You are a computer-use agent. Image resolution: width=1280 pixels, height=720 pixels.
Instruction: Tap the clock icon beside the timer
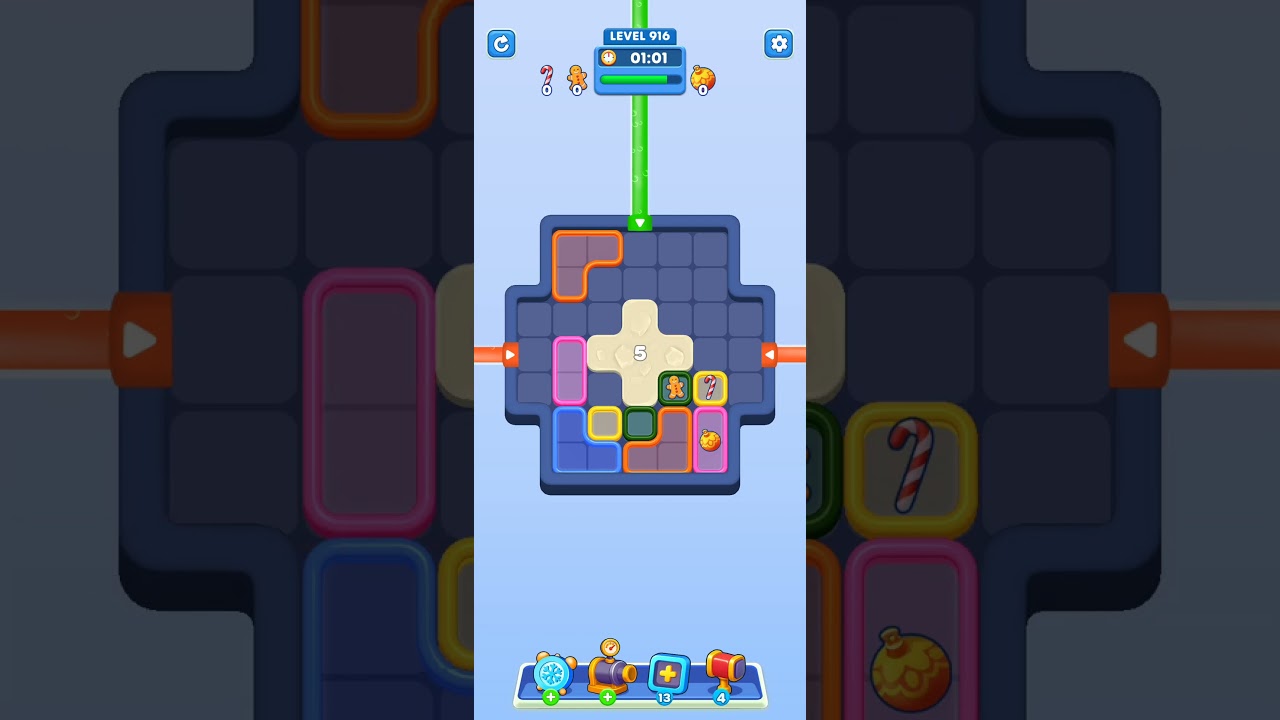coord(608,58)
